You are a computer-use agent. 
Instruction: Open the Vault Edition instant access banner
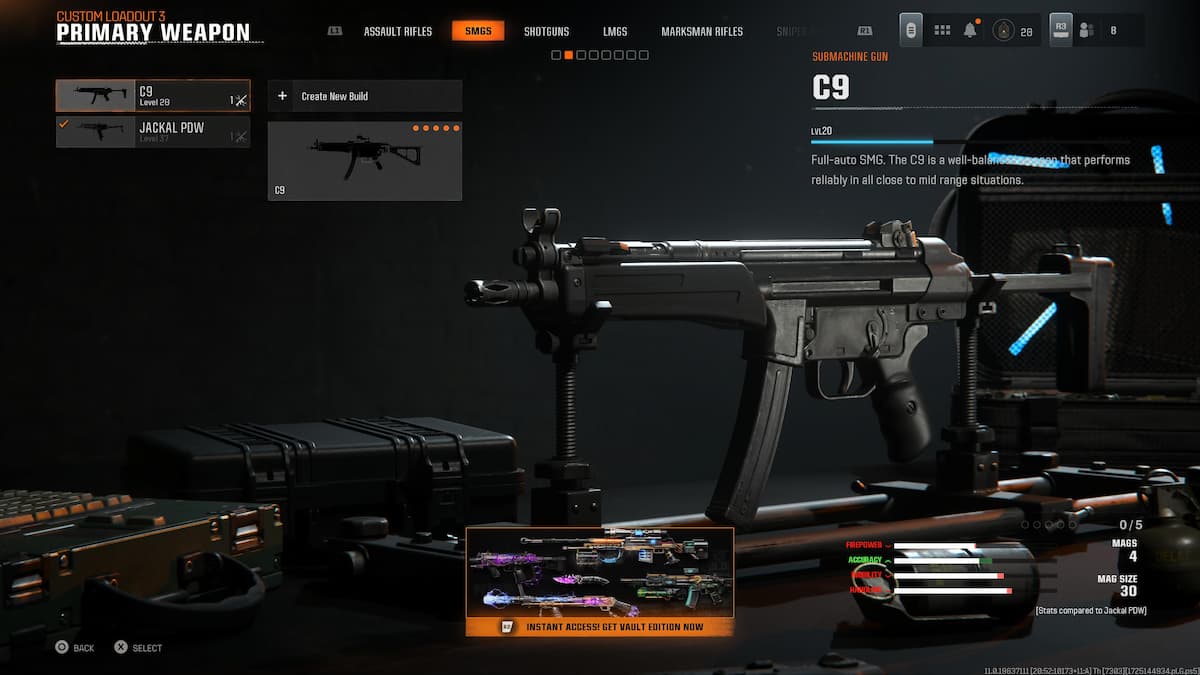[600, 582]
